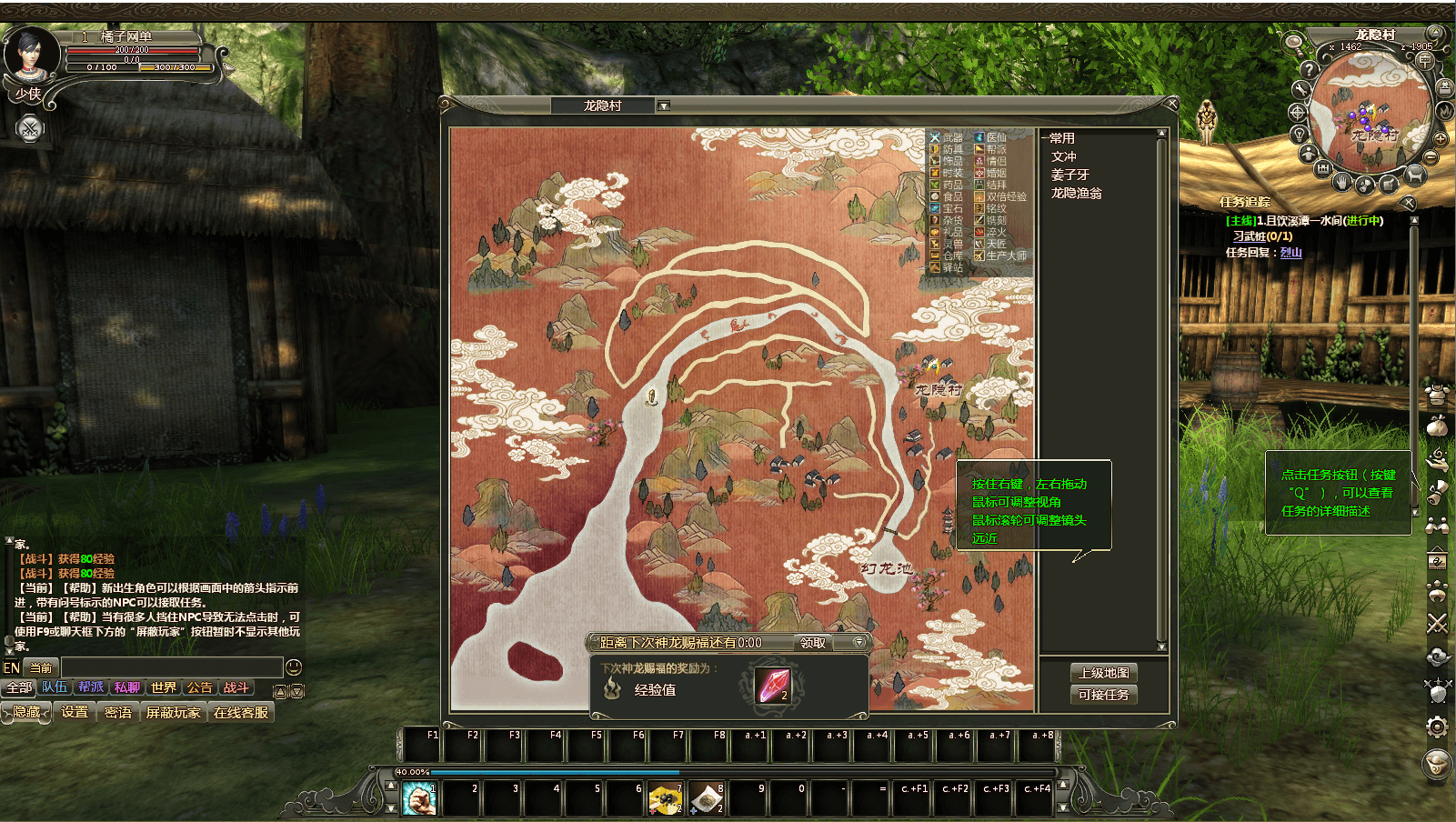Claim the dragon blessing with 领取
The height and width of the screenshot is (822, 1456).
(813, 643)
